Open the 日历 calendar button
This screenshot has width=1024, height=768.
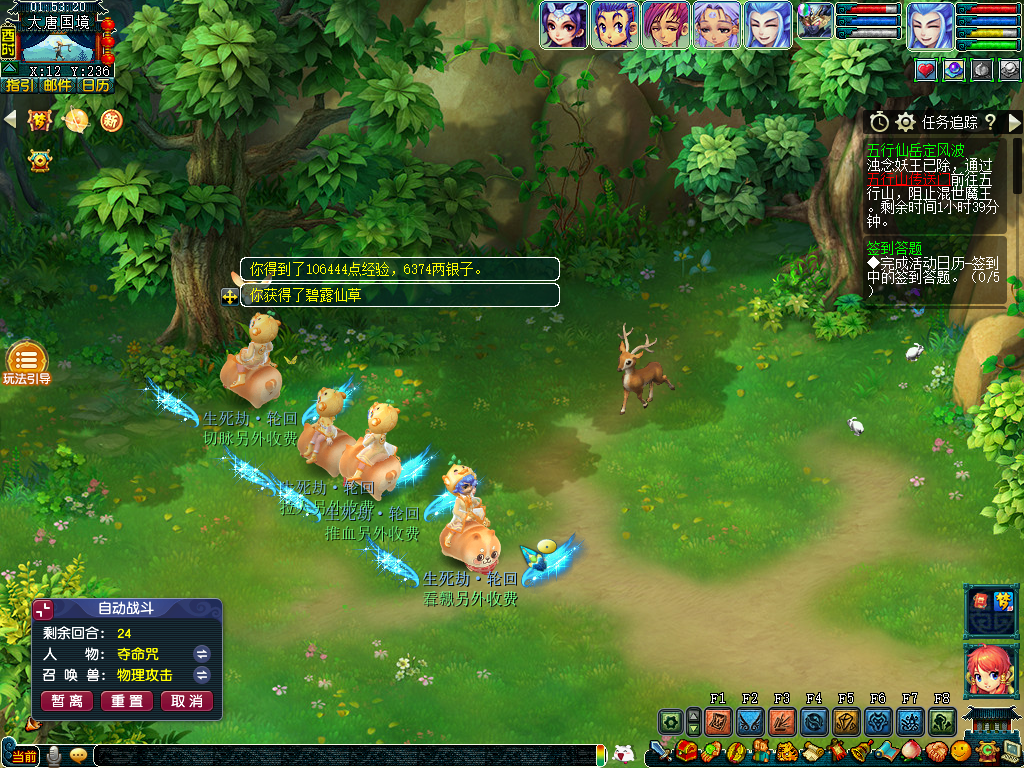pos(96,85)
